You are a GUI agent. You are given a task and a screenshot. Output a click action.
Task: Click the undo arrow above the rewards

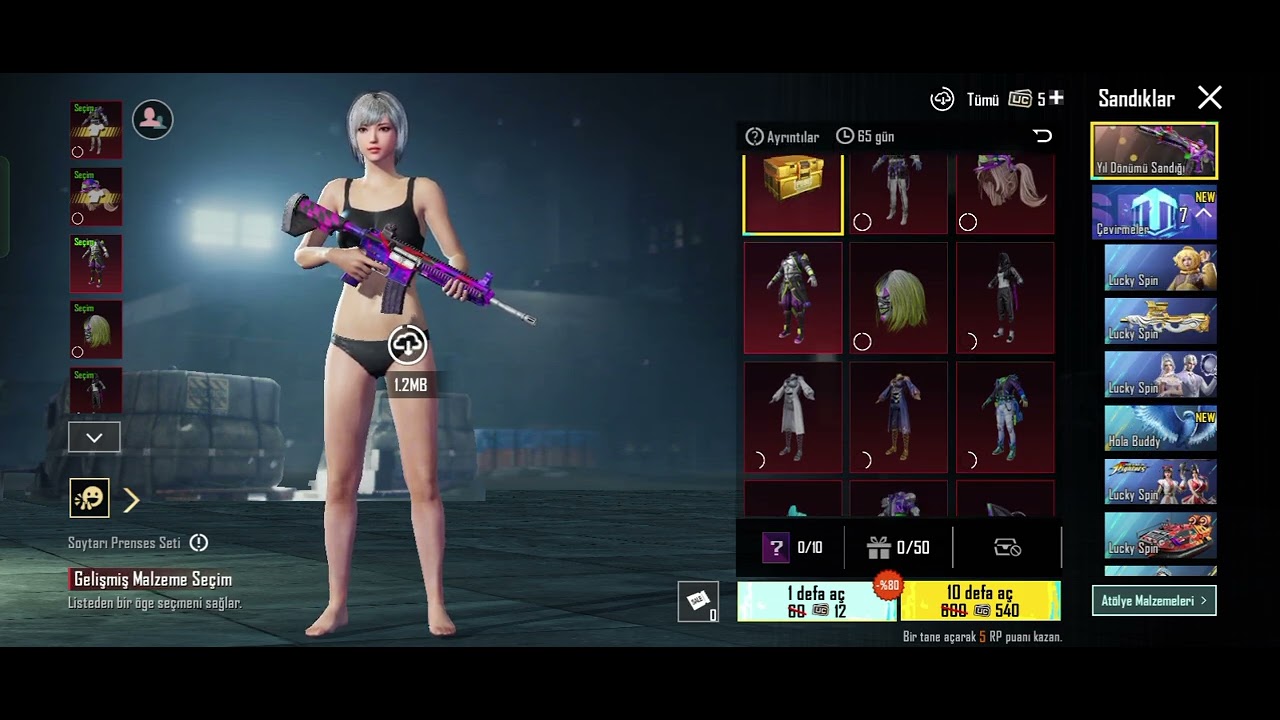(x=1042, y=136)
